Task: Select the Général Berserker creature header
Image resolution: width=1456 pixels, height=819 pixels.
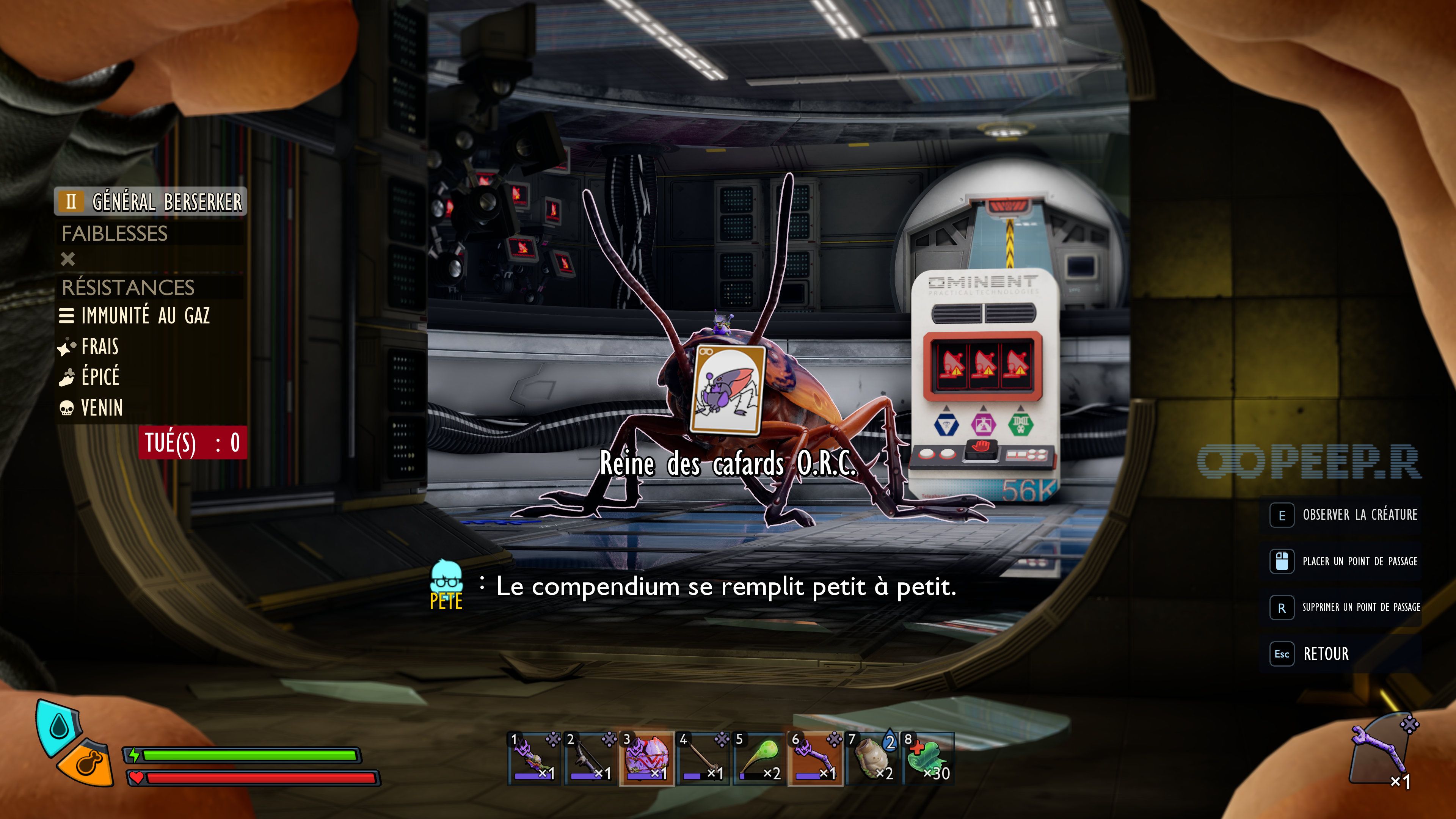Action: coord(151,201)
